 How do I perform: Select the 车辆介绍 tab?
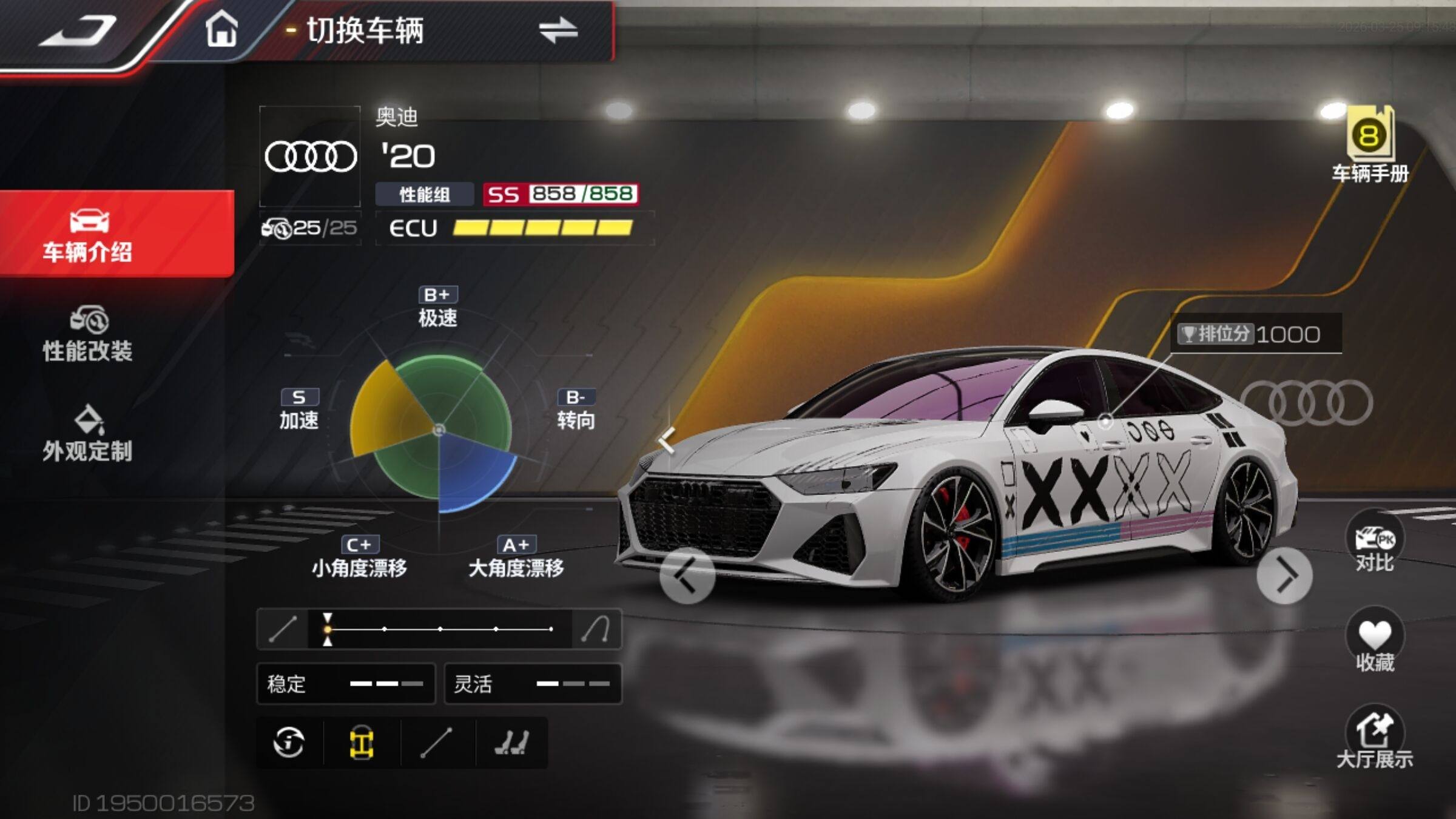point(89,235)
